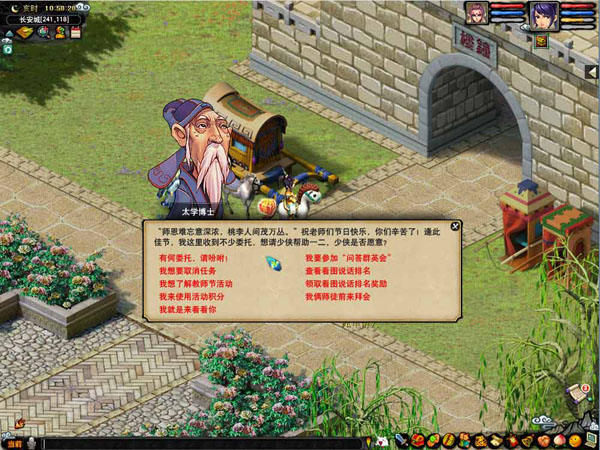This screenshot has height=450, width=600.
Task: Click the pet portrait in the top bar
Action: click(475, 14)
